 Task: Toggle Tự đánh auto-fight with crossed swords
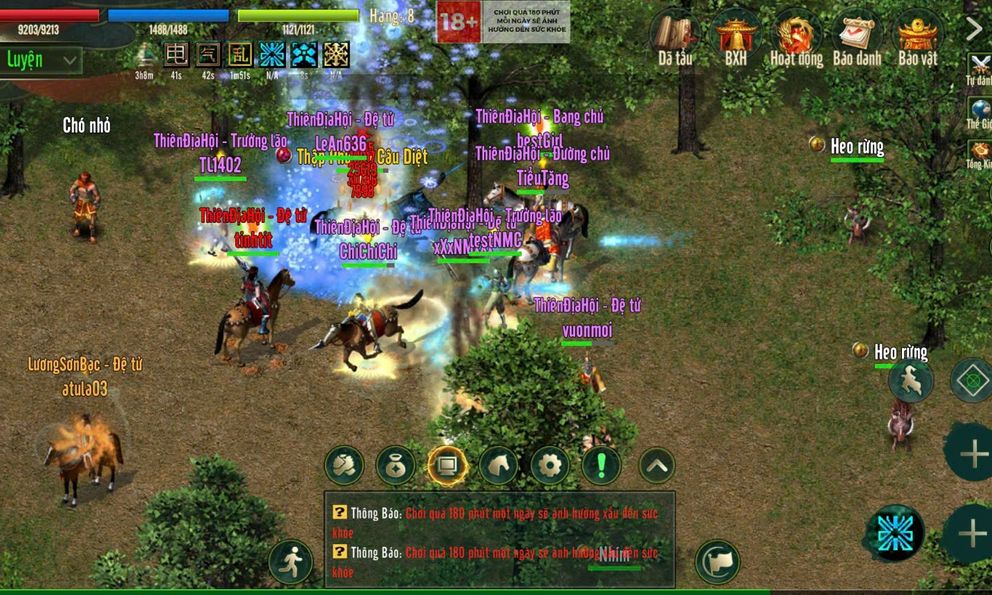click(x=979, y=65)
